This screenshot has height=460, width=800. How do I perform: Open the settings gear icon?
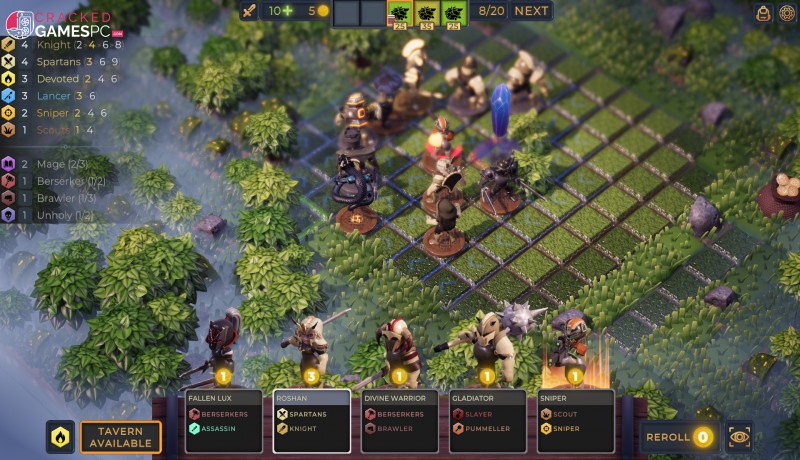(x=787, y=12)
